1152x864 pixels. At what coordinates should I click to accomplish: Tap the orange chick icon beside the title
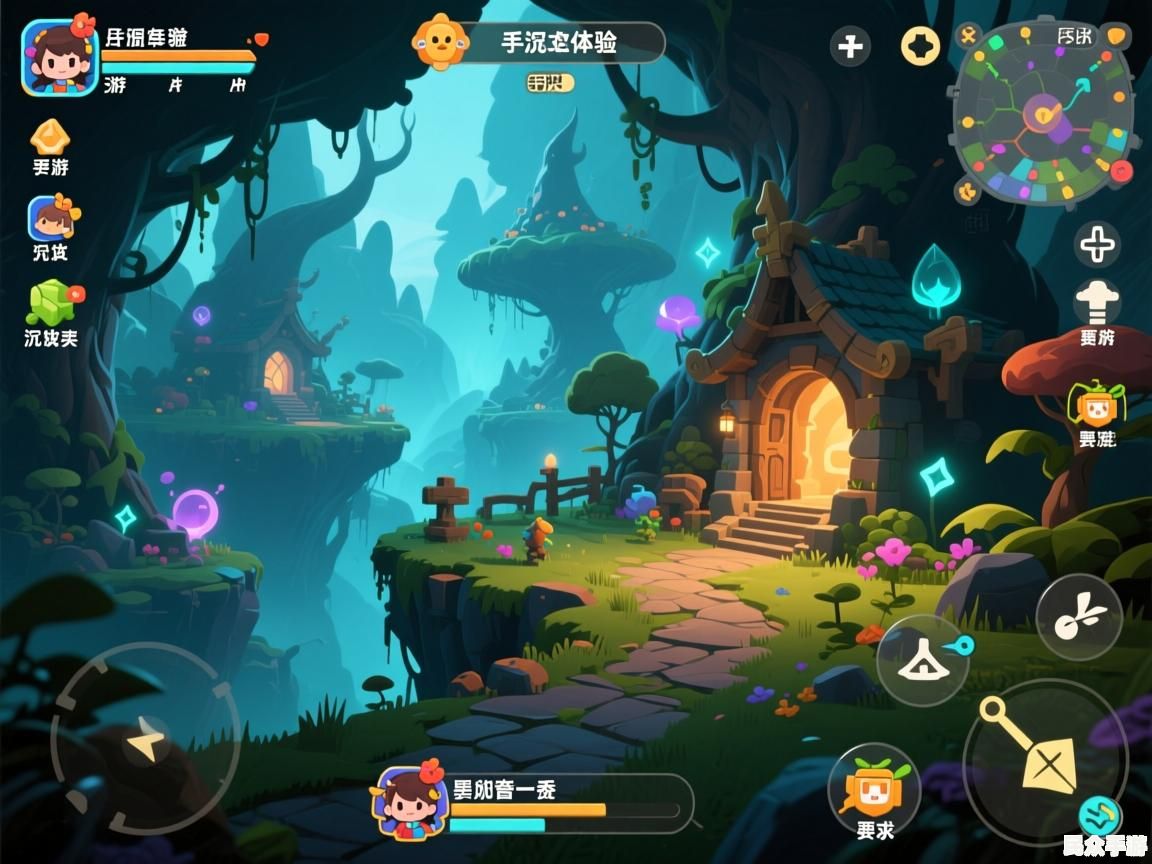[441, 42]
